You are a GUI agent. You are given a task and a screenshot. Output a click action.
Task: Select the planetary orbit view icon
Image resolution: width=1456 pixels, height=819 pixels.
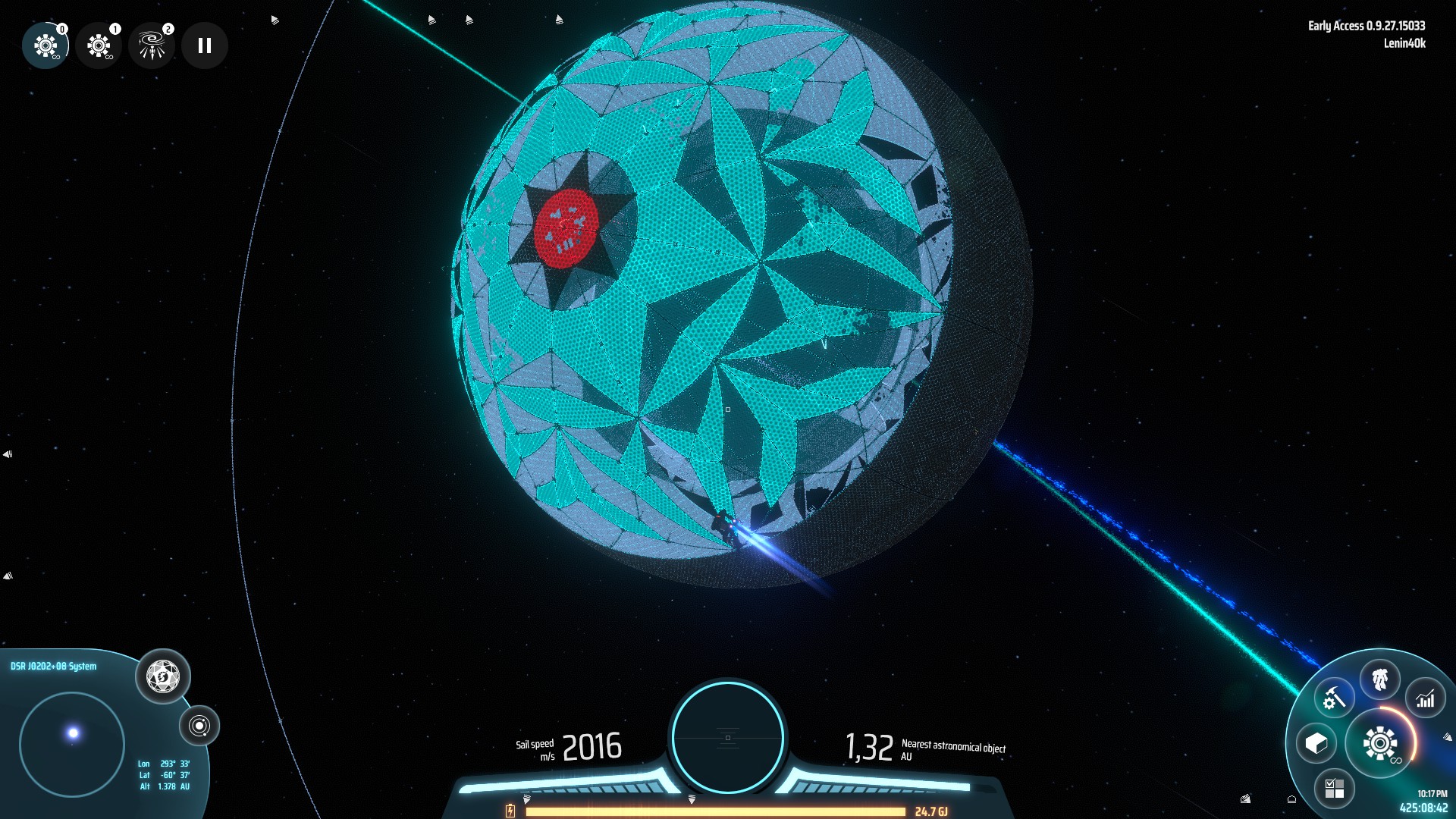pyautogui.click(x=199, y=726)
